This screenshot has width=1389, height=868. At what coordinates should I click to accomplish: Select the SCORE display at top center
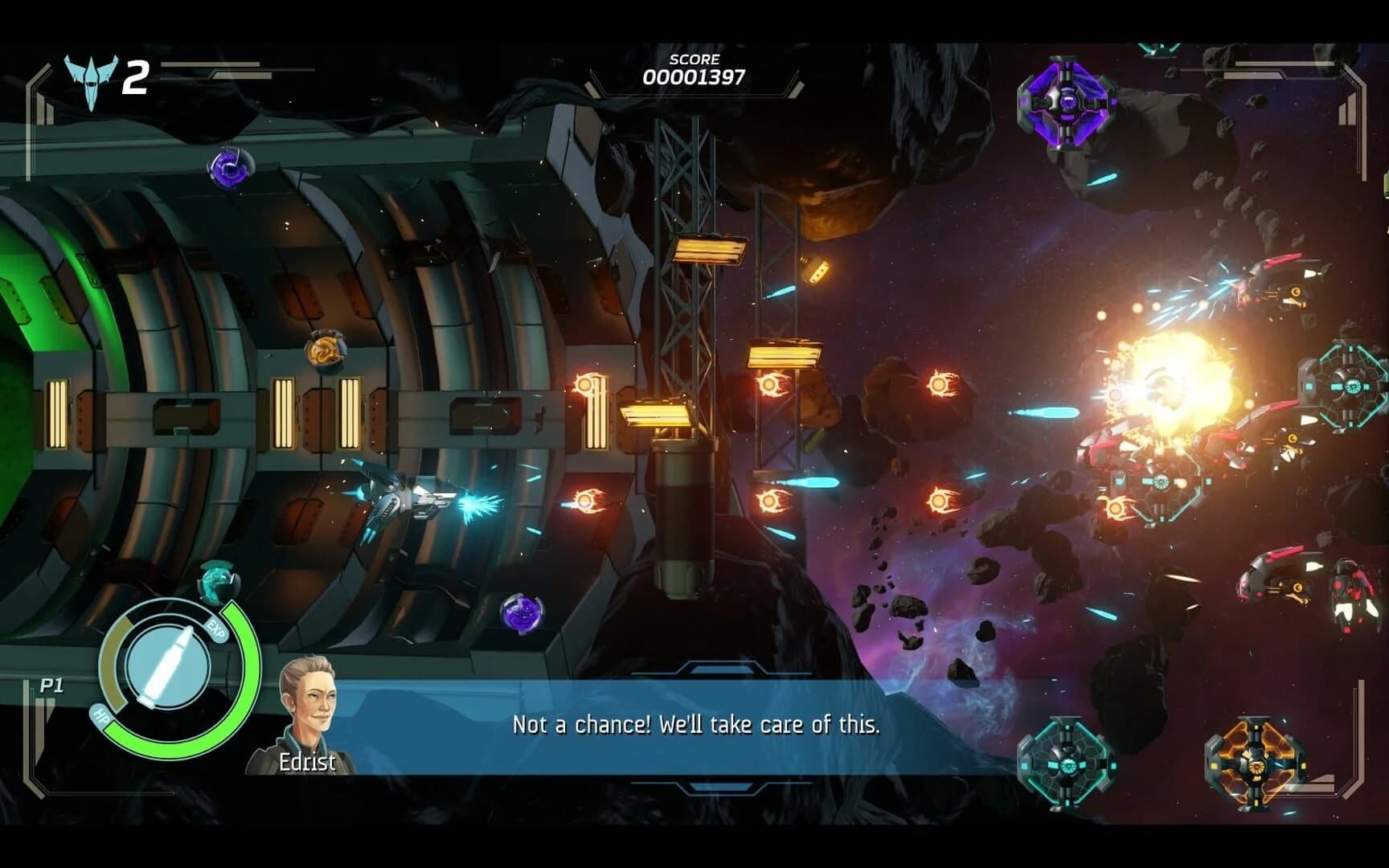pyautogui.click(x=696, y=68)
